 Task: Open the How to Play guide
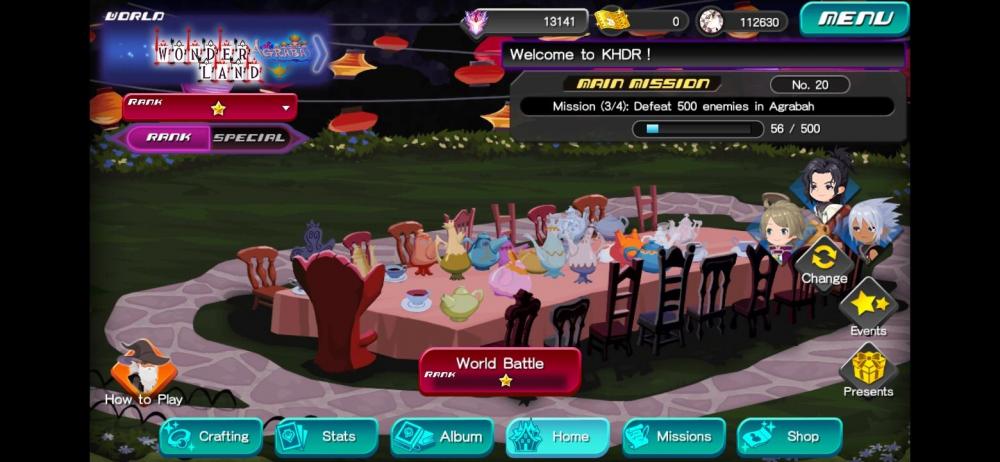coord(144,375)
